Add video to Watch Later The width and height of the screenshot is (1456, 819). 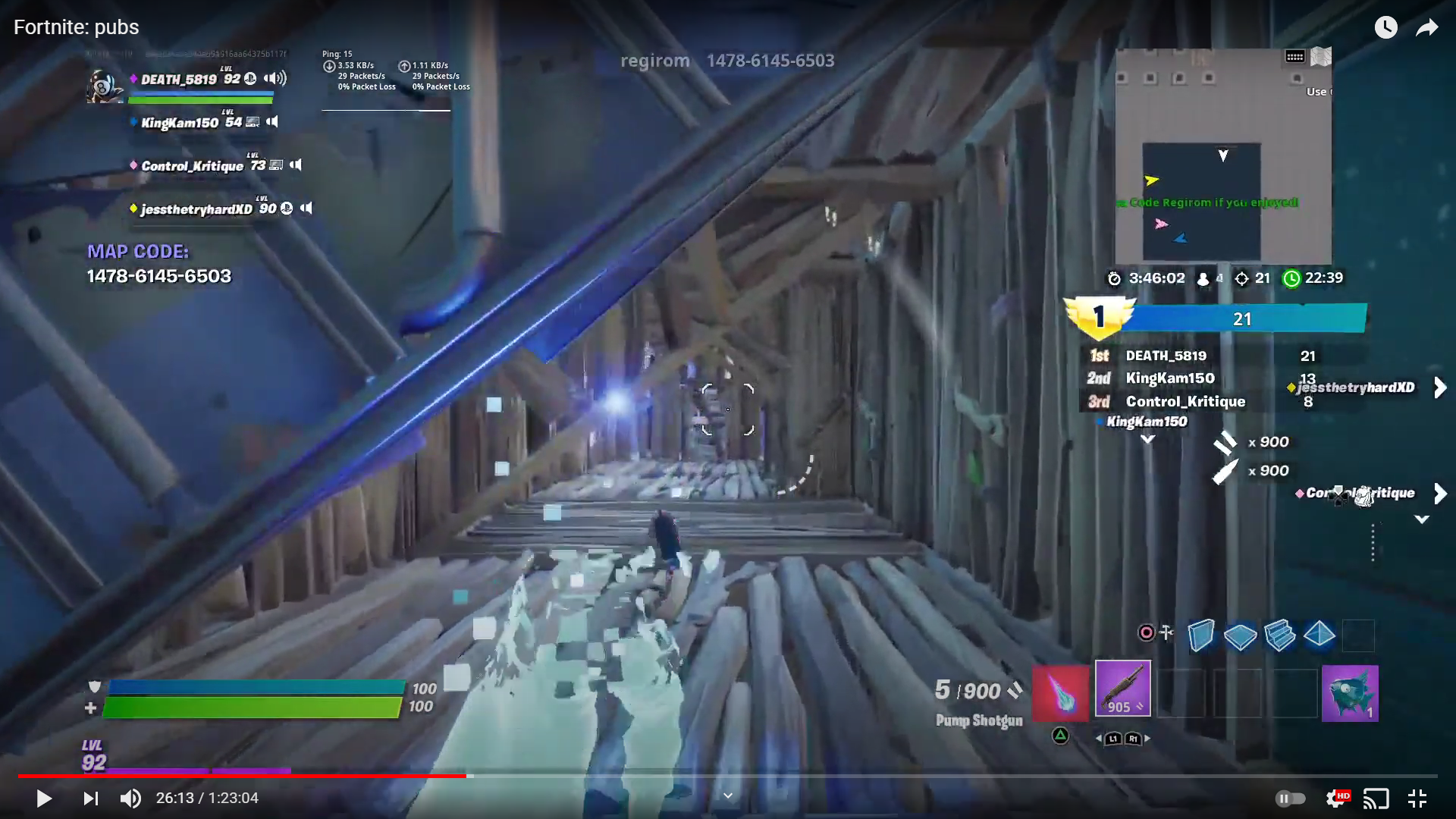pos(1385,28)
